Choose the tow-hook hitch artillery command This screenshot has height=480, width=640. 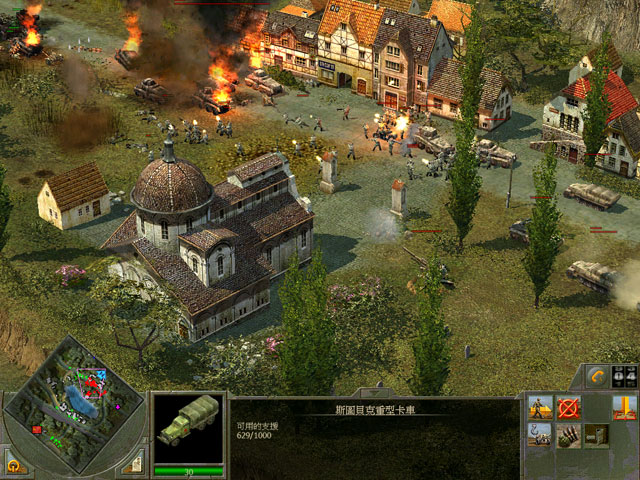[540, 436]
